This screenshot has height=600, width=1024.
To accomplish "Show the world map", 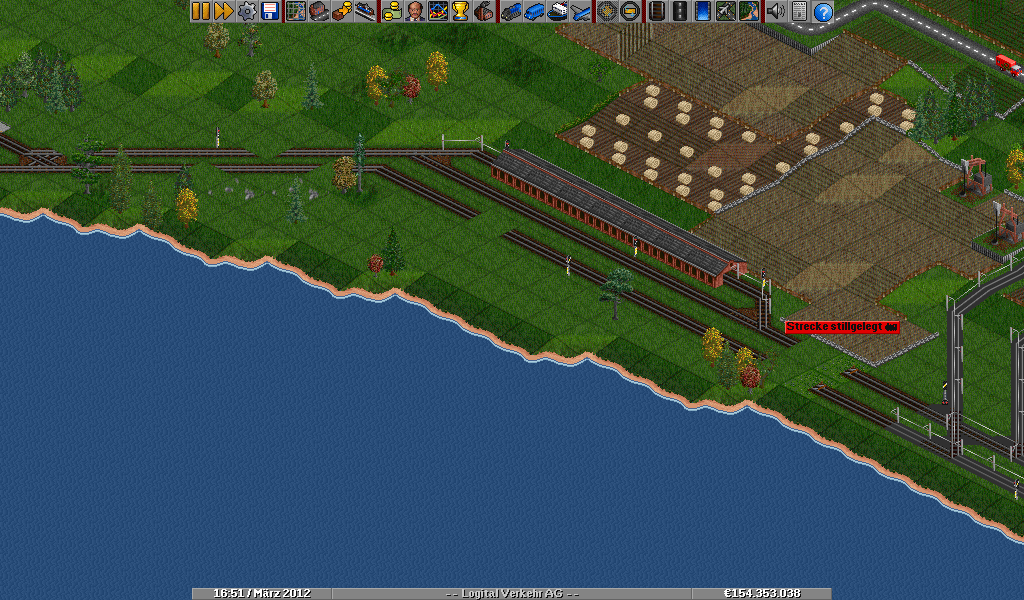I will tap(295, 11).
